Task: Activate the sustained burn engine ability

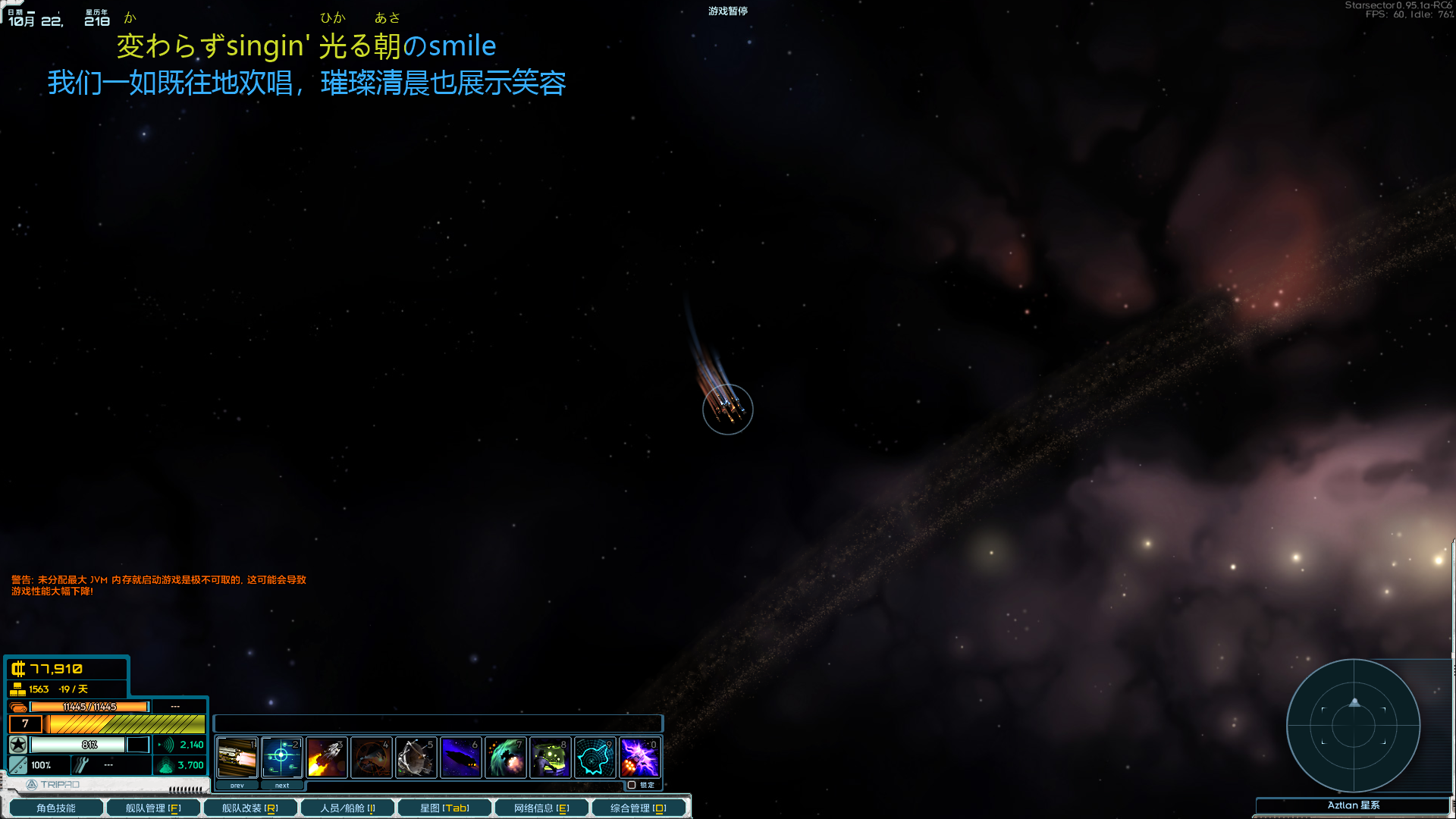Action: tap(237, 757)
